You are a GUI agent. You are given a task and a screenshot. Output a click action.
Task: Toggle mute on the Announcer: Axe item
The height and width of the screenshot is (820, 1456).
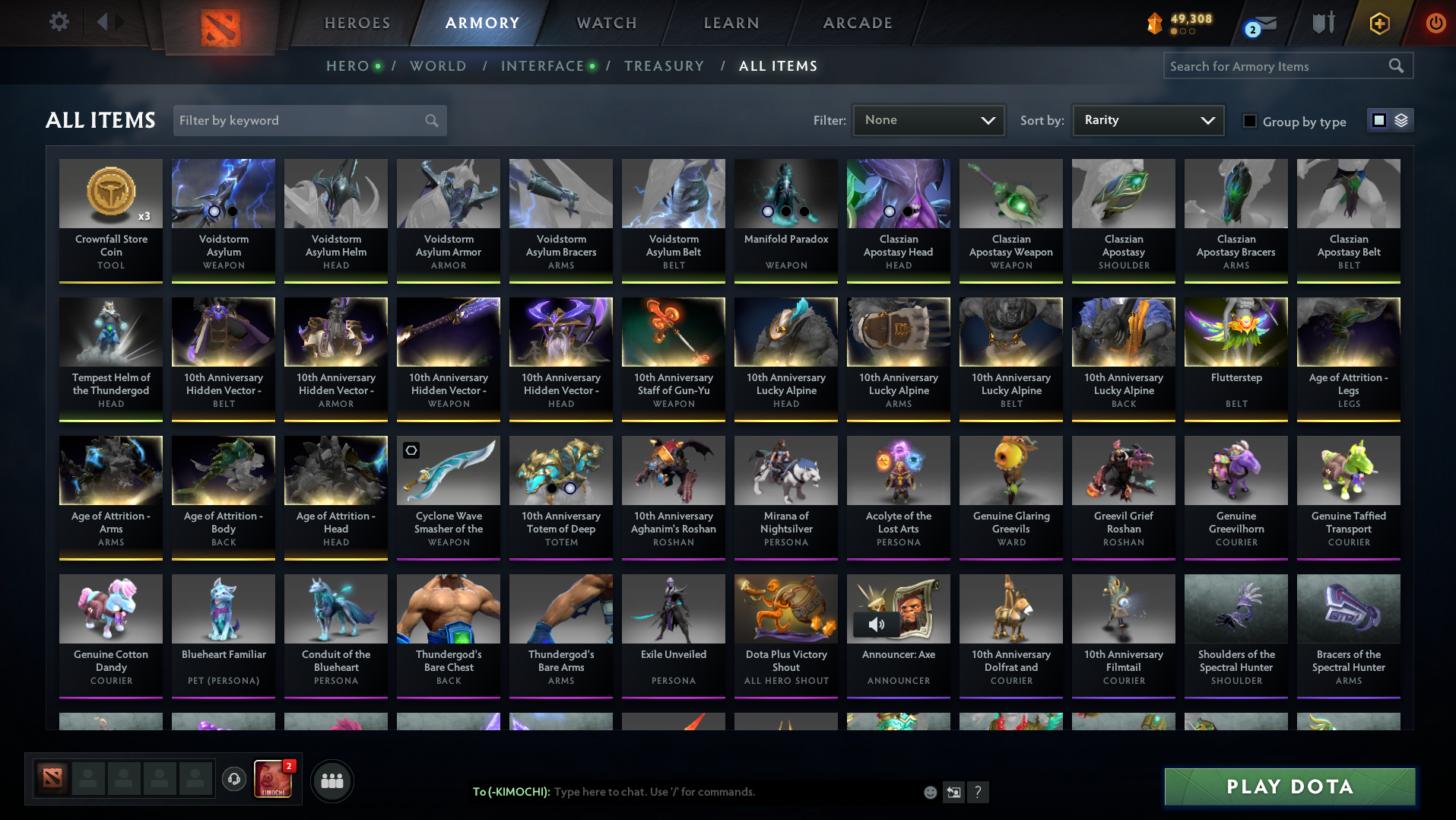tap(876, 624)
